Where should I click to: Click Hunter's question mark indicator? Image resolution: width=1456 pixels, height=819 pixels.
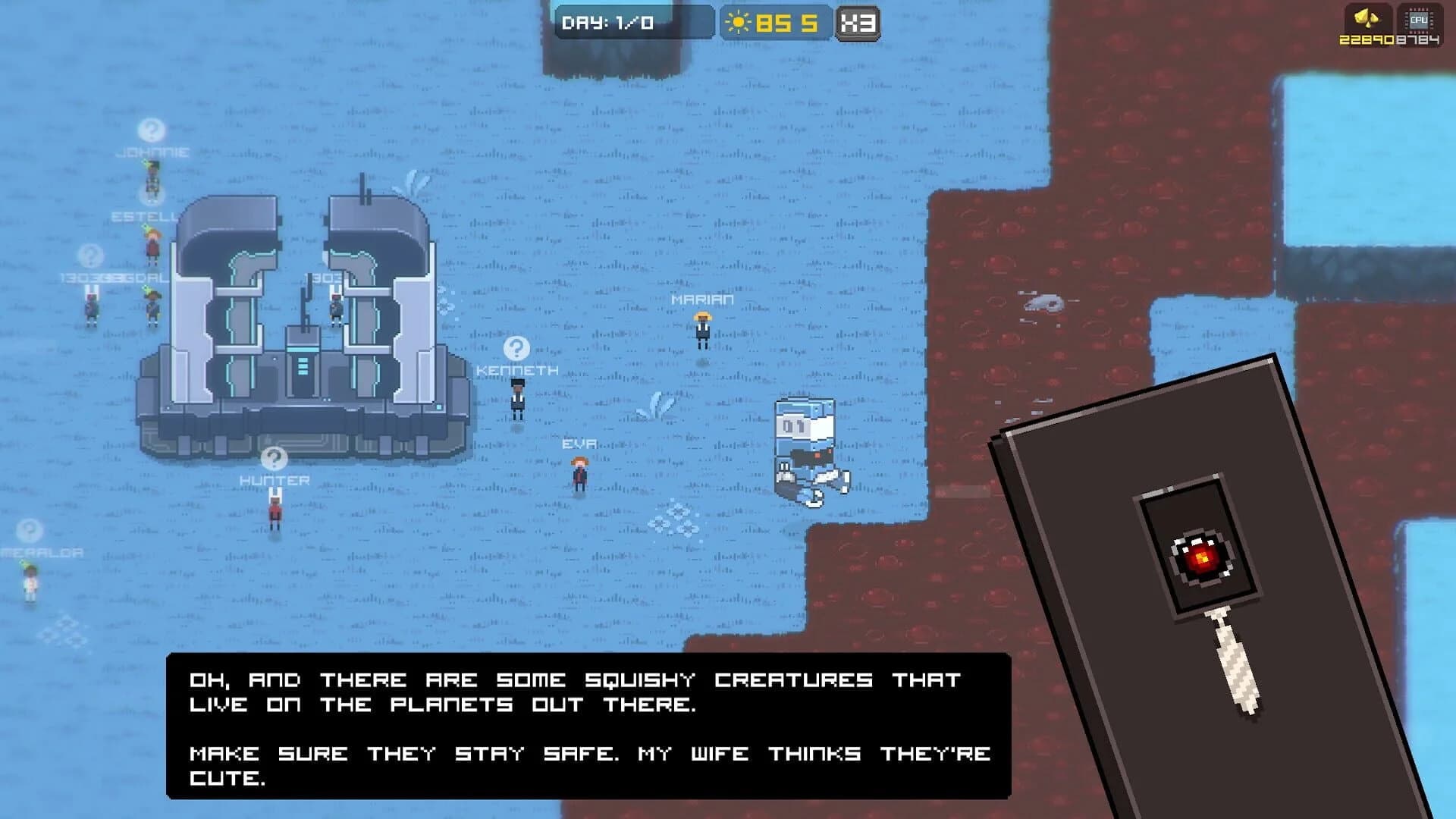(x=273, y=459)
